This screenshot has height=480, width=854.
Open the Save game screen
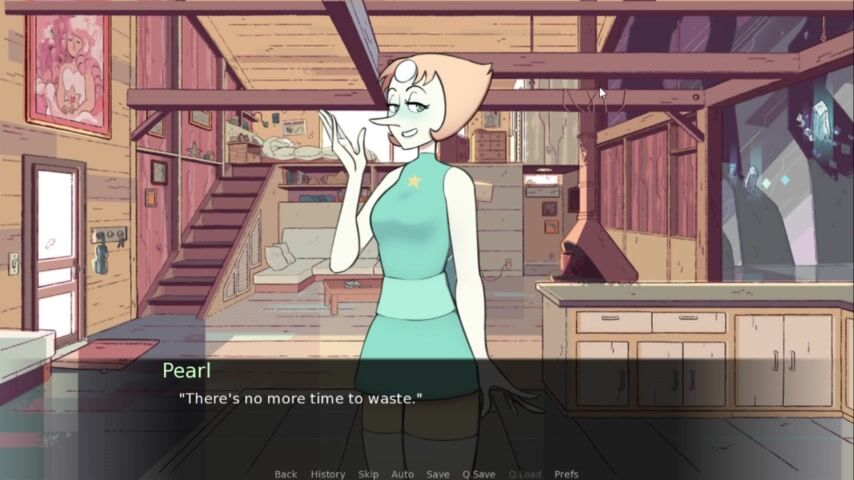pyautogui.click(x=437, y=474)
